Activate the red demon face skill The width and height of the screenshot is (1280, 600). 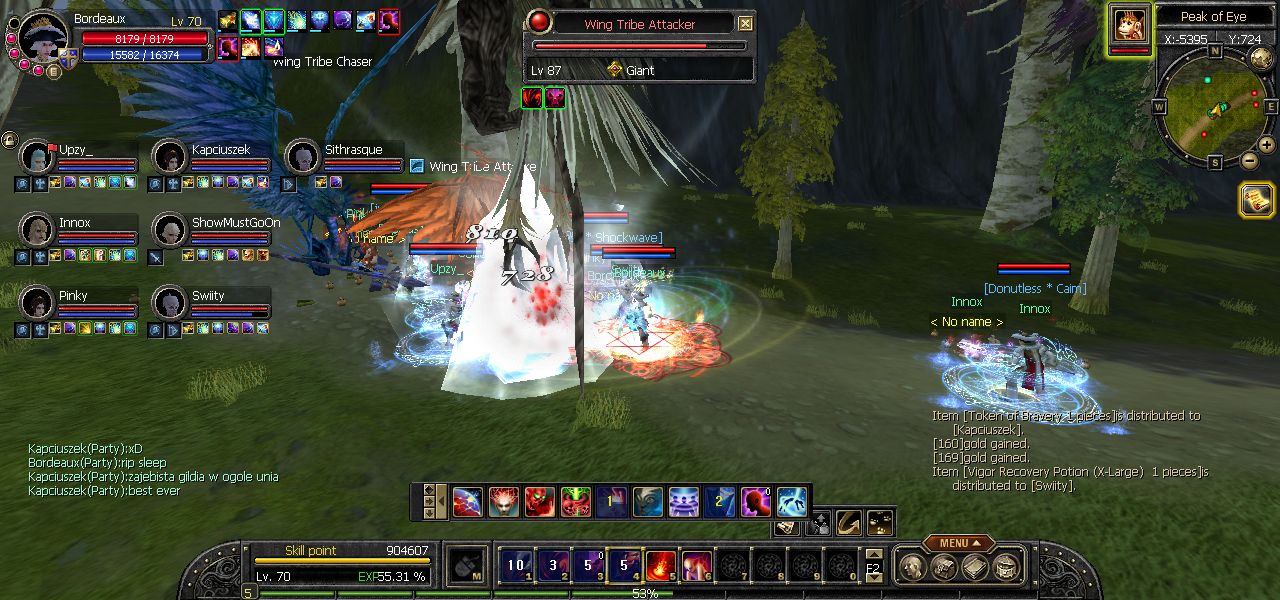tap(540, 501)
